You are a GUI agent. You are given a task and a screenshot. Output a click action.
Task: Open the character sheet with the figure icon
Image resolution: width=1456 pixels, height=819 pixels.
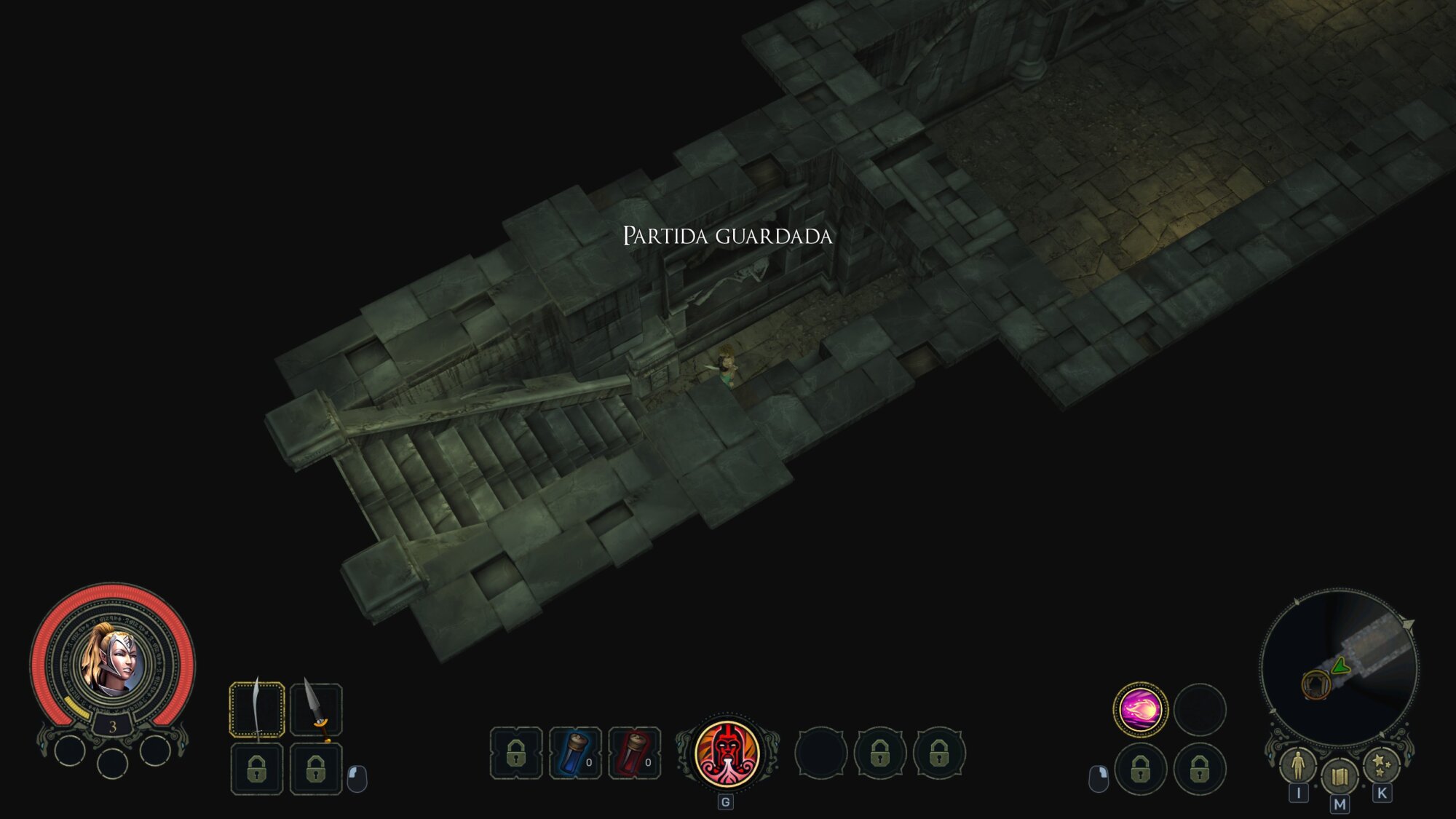tap(1298, 765)
